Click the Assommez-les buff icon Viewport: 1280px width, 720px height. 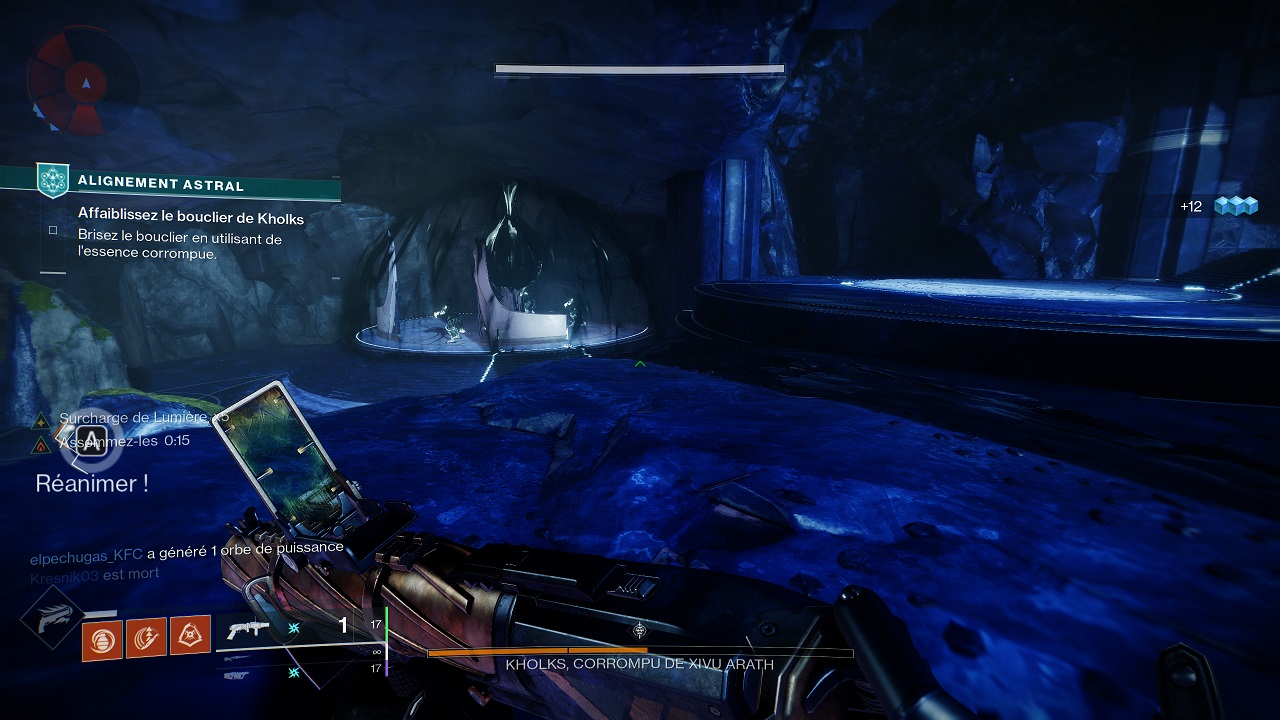pos(41,443)
